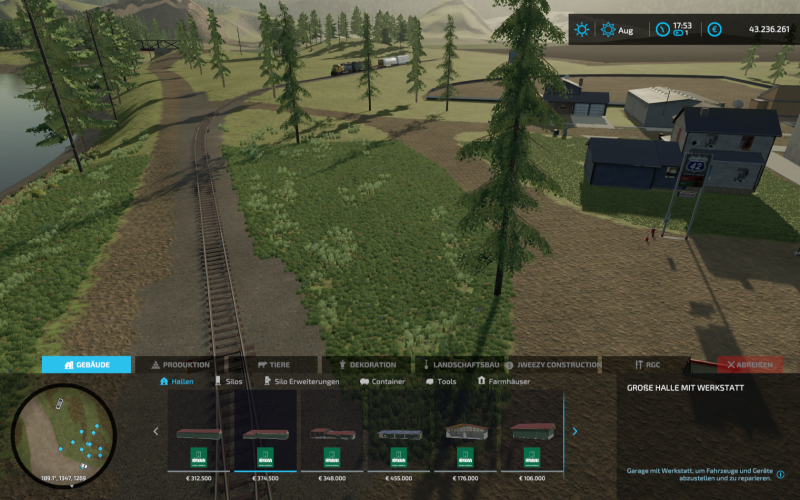Click the circular minimap

coord(64,434)
